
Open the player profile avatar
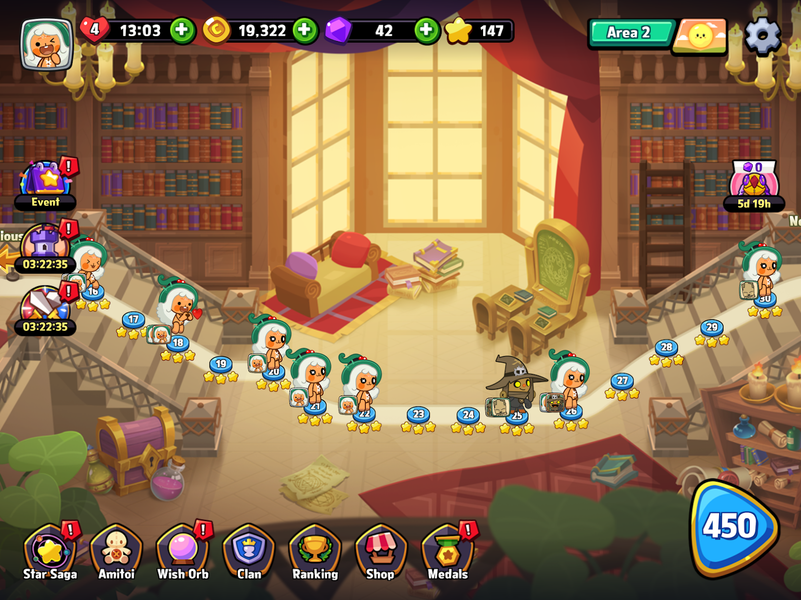point(46,44)
